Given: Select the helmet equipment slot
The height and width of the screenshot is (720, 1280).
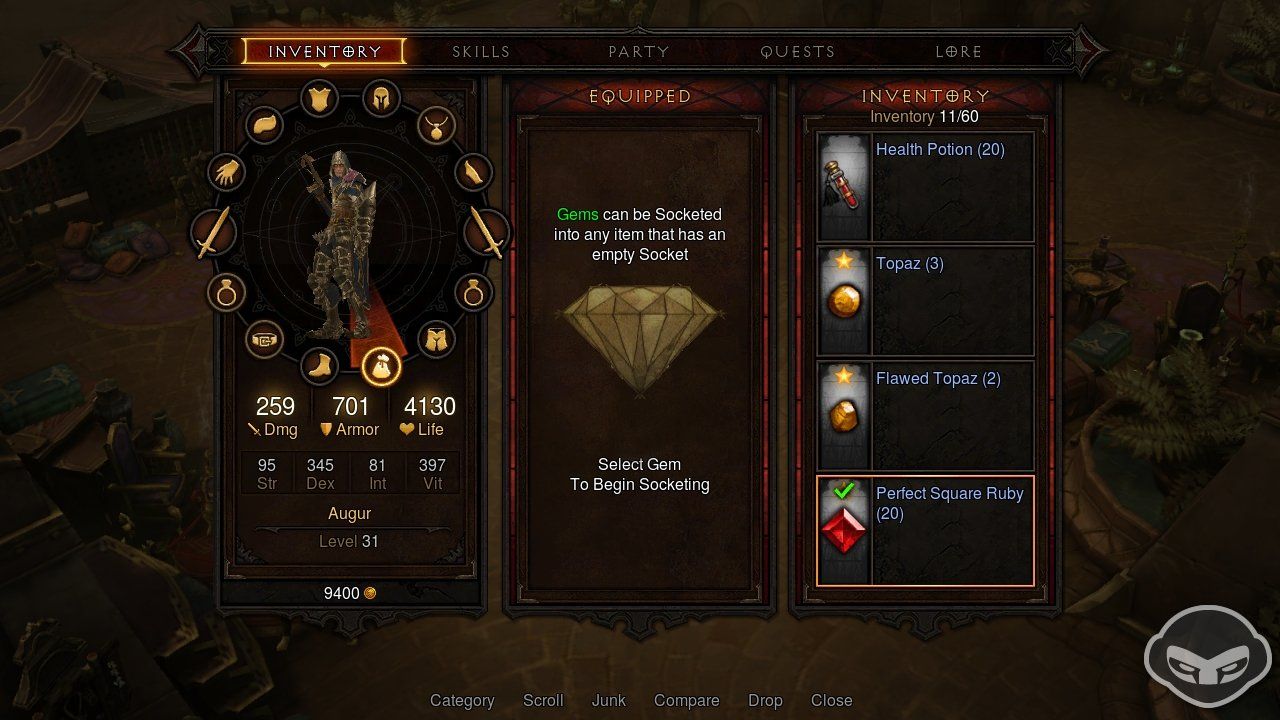Looking at the screenshot, I should tap(380, 99).
